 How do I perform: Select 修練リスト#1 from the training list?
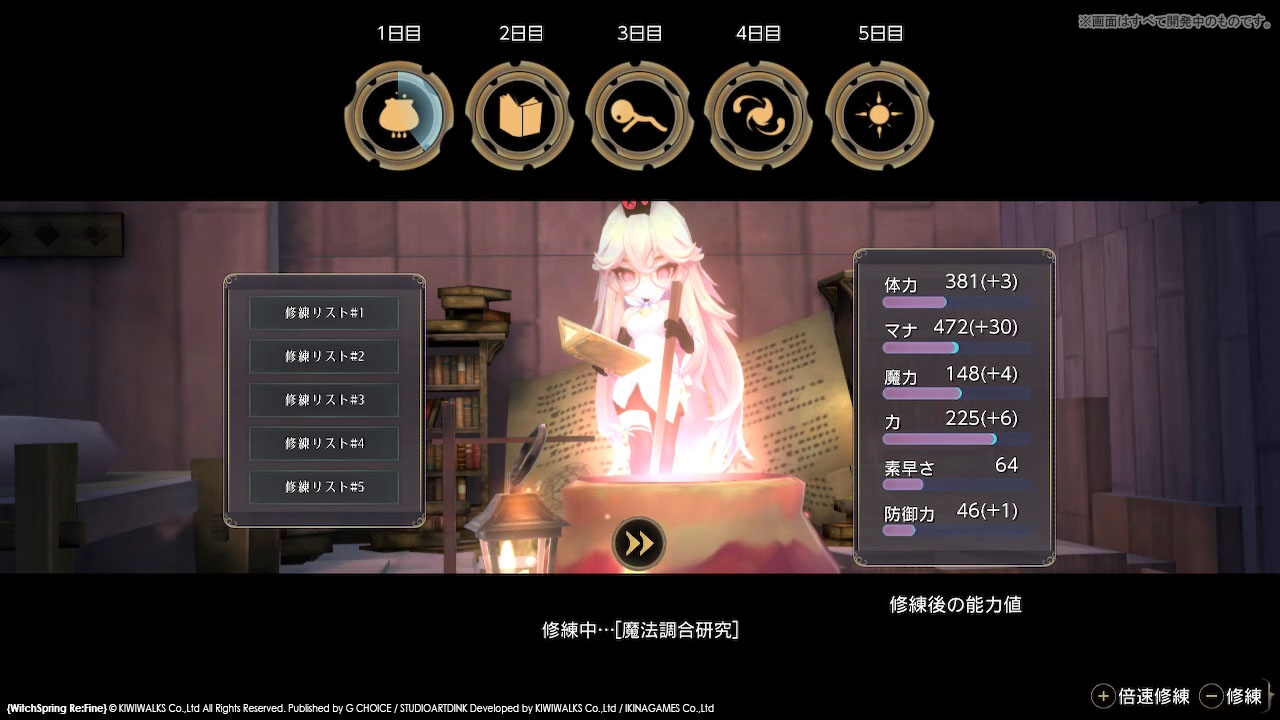pos(323,313)
